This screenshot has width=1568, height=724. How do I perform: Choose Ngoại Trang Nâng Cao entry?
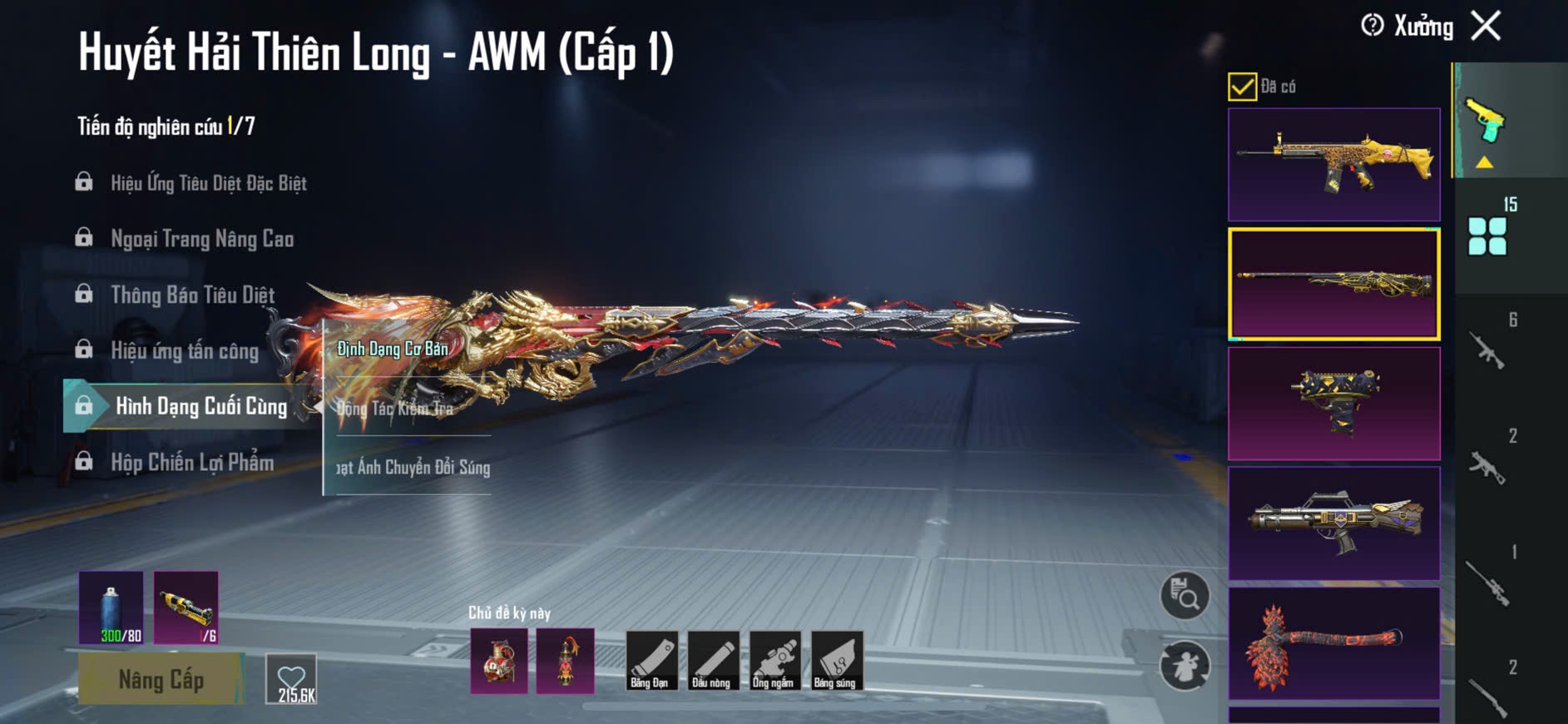tap(201, 239)
